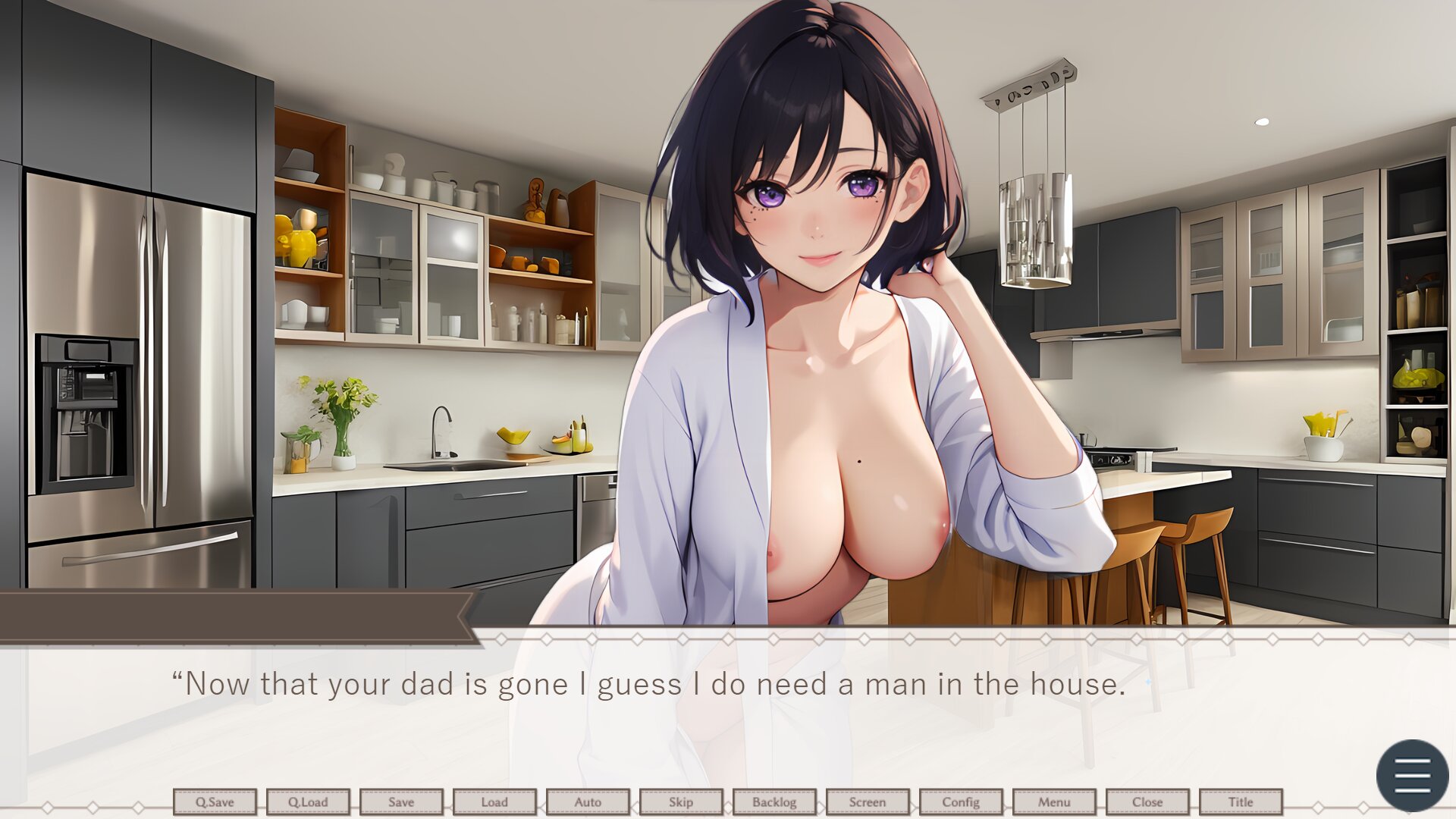Screen dimensions: 1456x819
Task: Return to the Title screen
Action: (x=1241, y=802)
